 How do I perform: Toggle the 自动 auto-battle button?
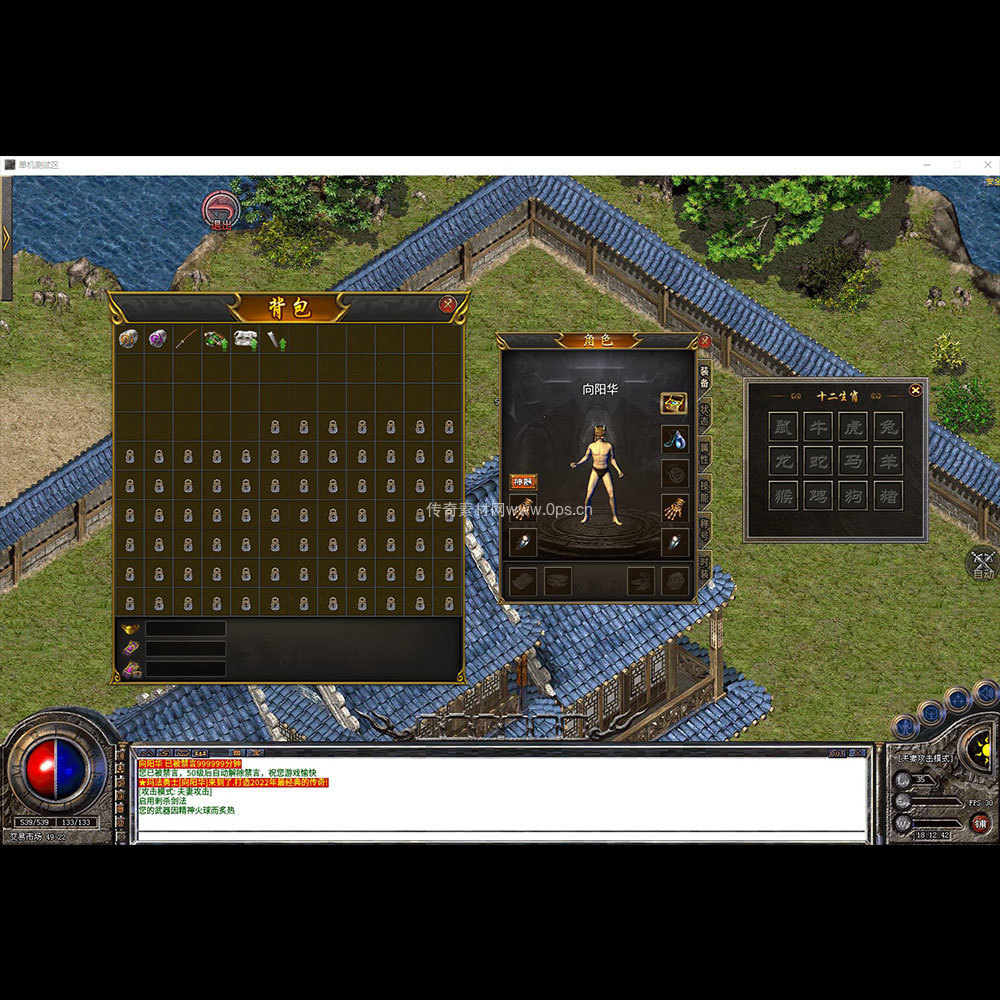[982, 565]
